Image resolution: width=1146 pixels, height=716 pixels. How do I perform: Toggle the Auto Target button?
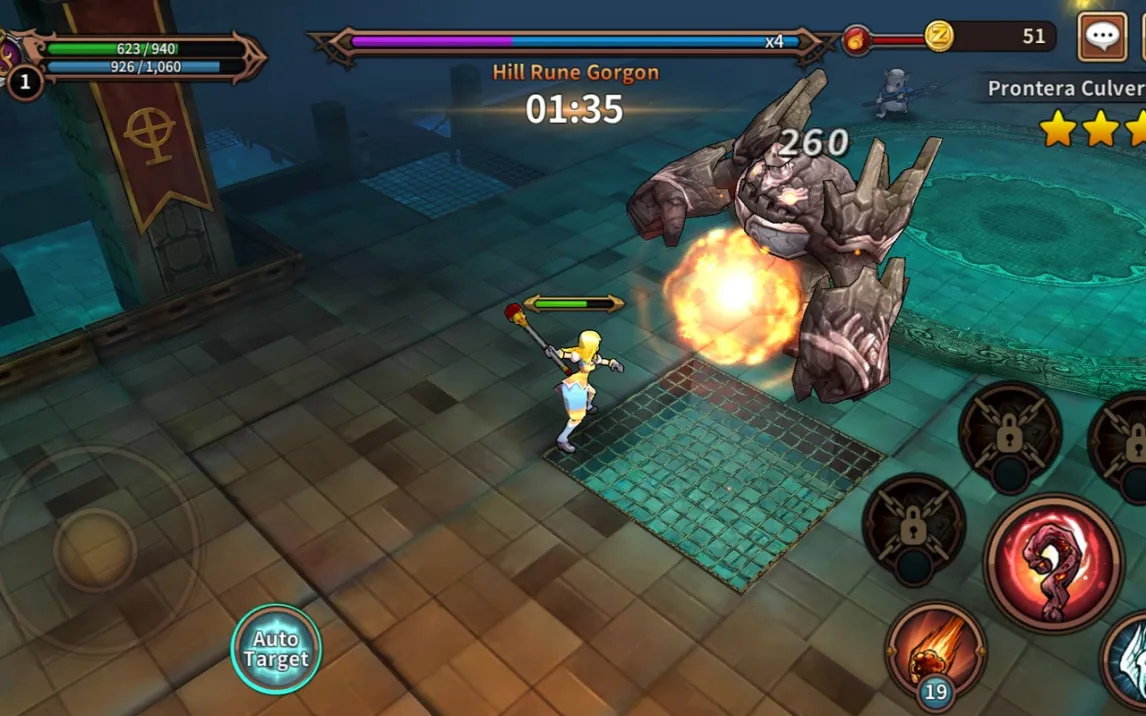(276, 649)
